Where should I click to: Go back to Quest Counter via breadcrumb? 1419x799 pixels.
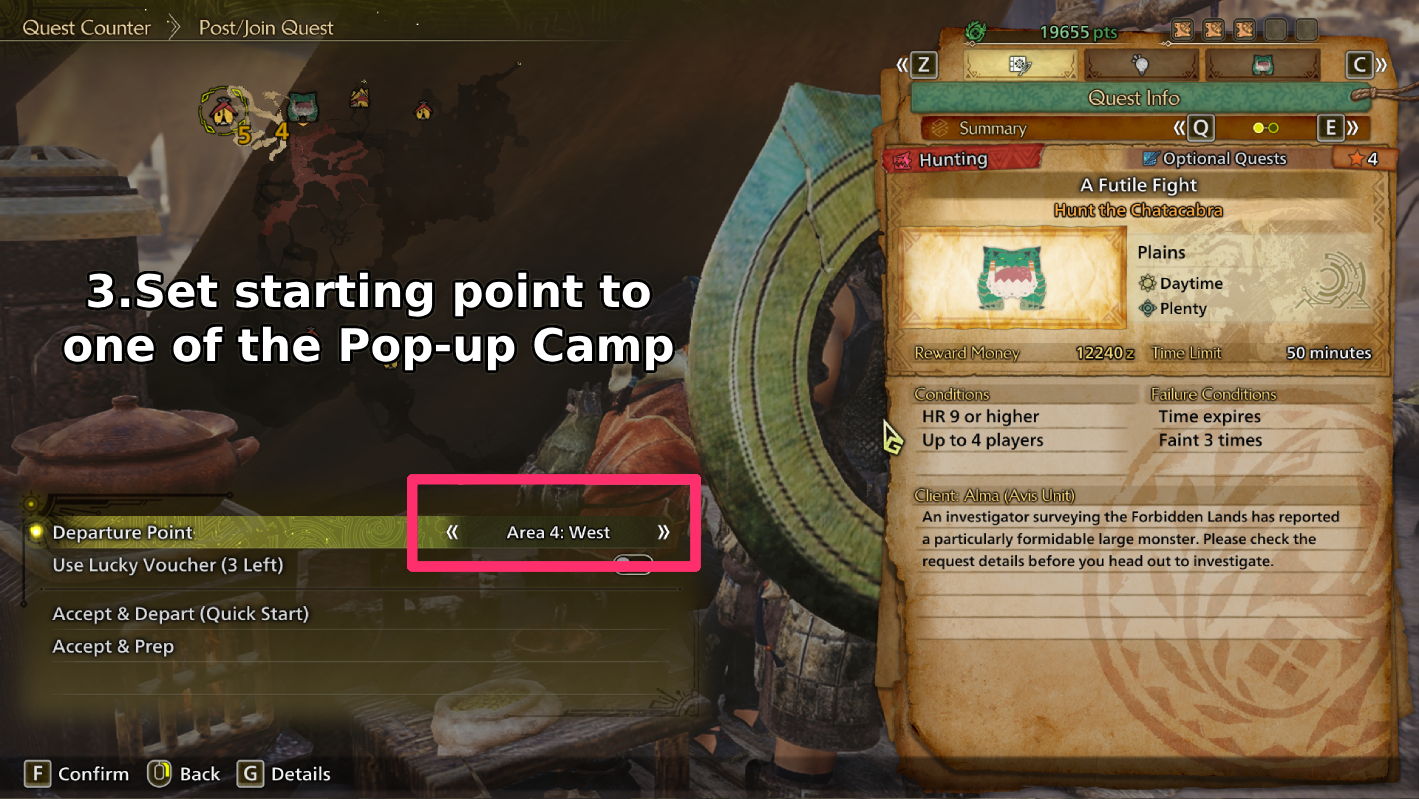coord(86,28)
